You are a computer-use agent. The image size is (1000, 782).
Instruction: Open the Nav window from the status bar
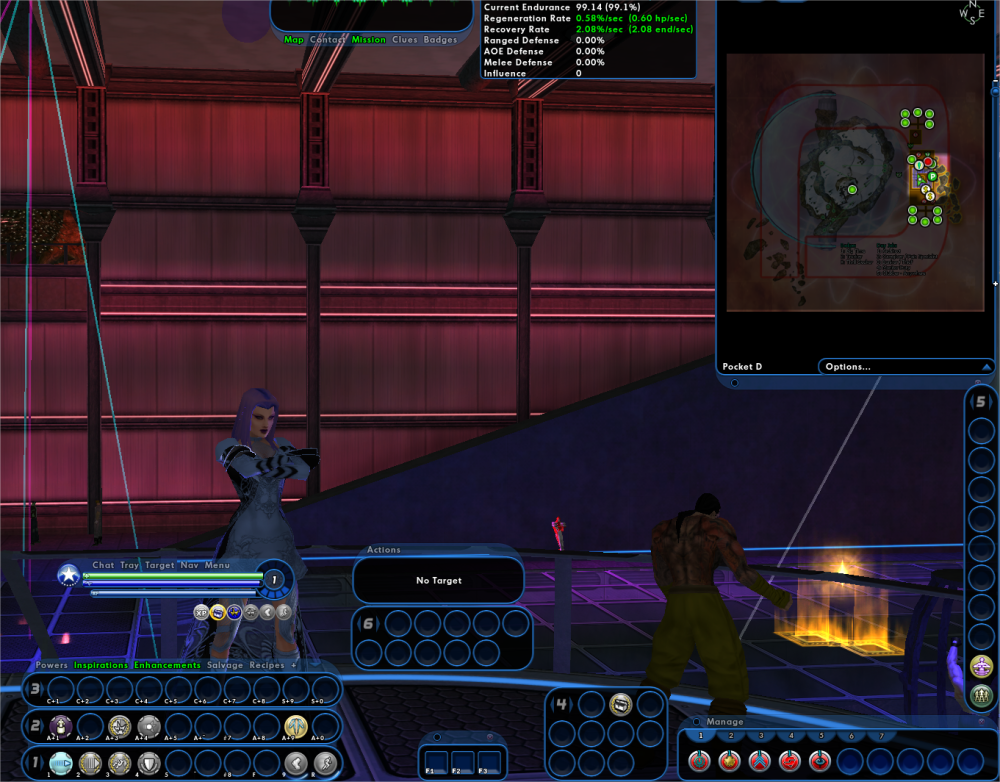[188, 565]
